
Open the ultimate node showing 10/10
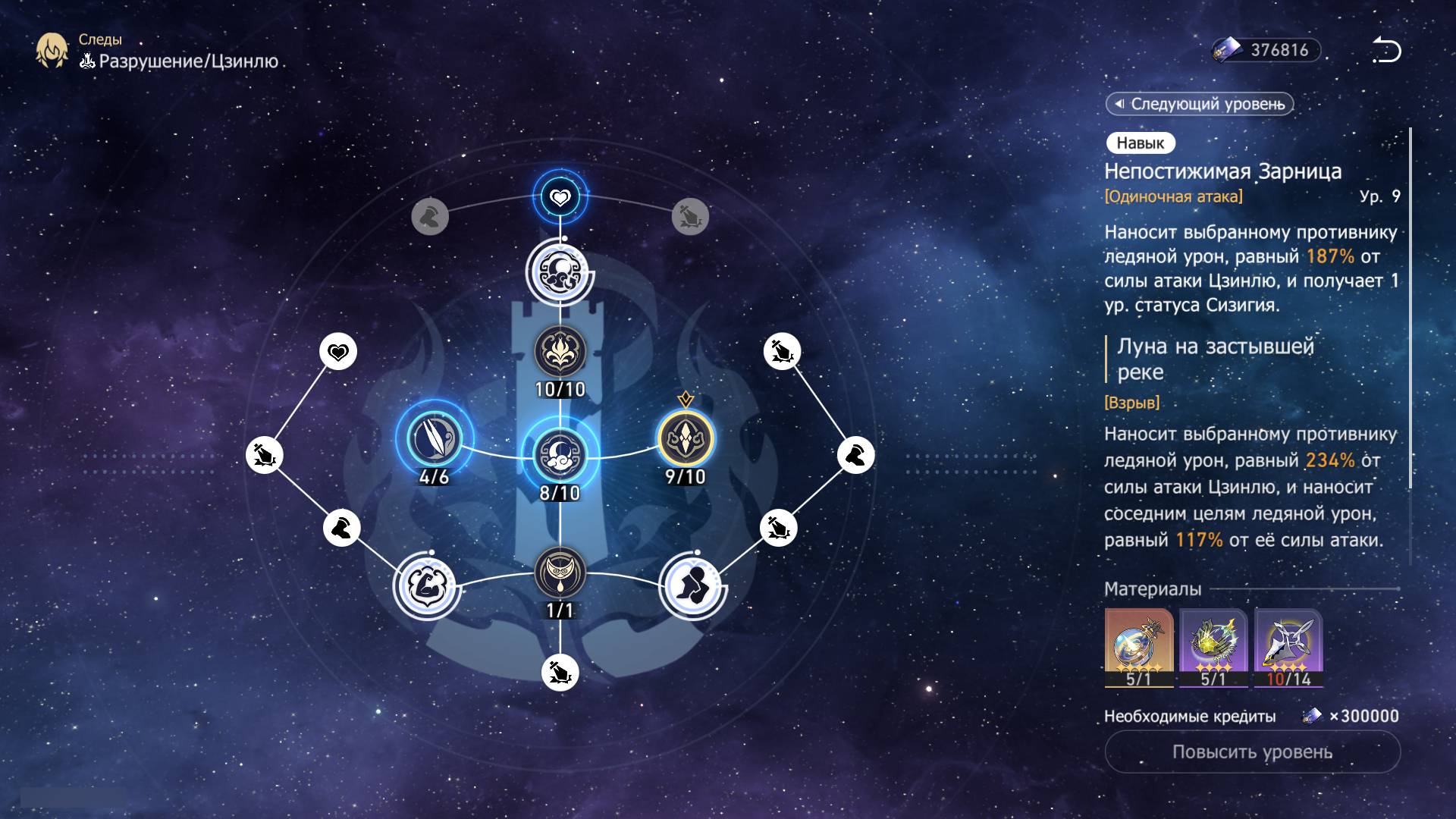click(560, 352)
